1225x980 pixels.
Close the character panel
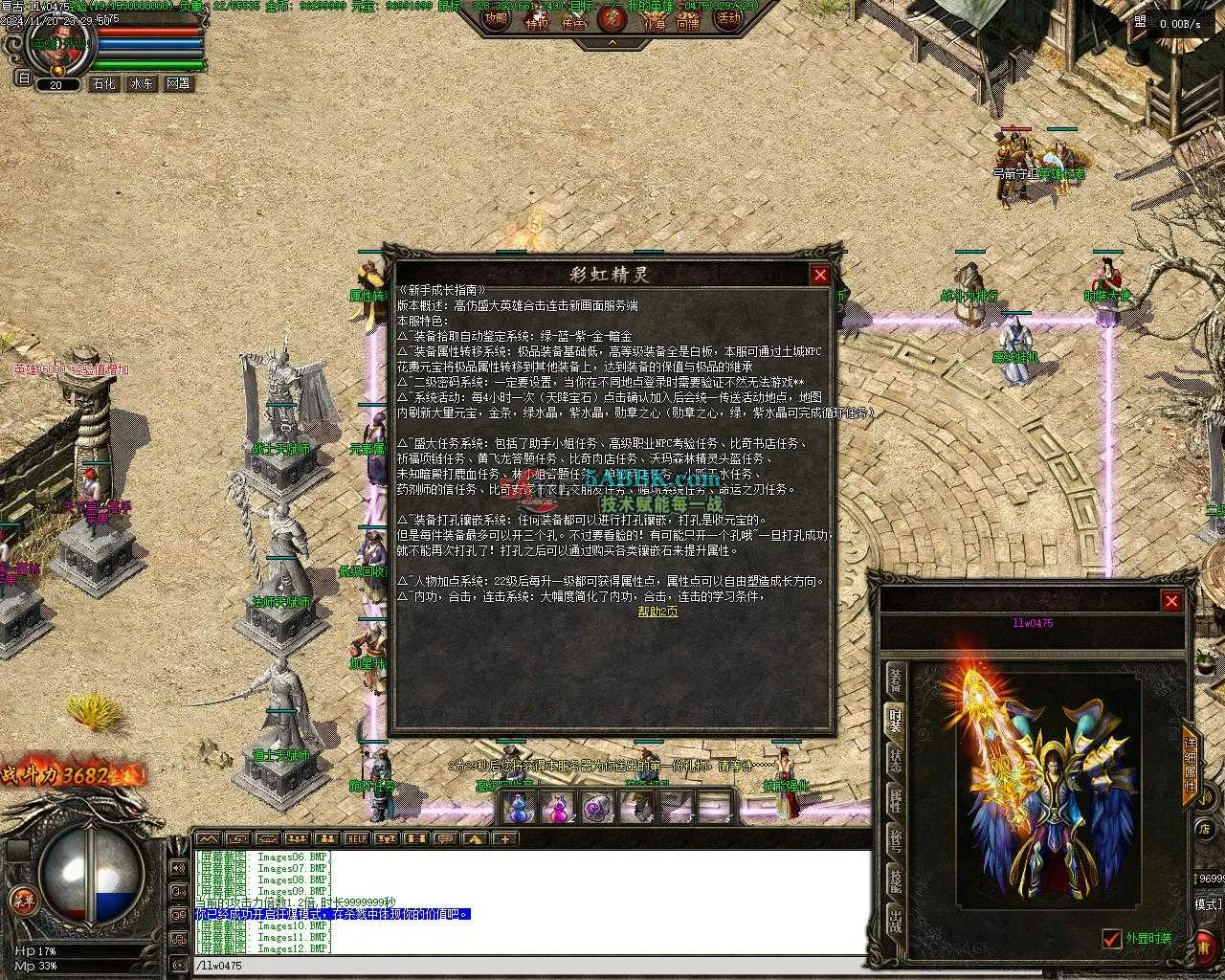(x=1171, y=601)
